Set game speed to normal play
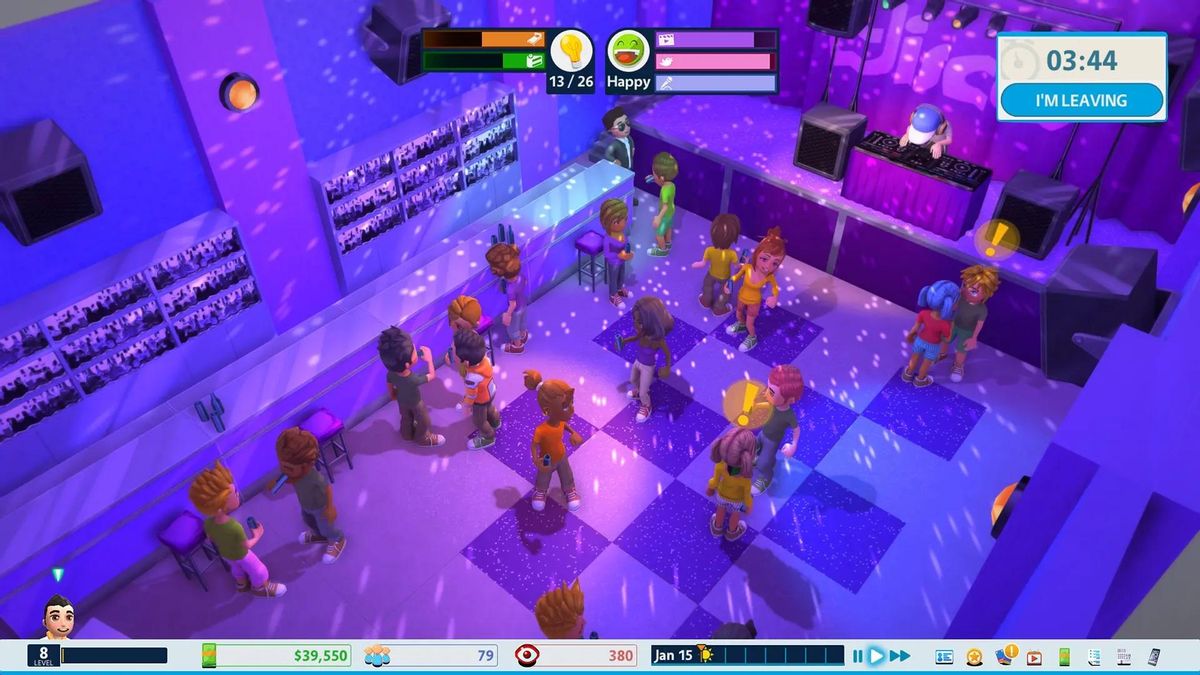 point(876,656)
